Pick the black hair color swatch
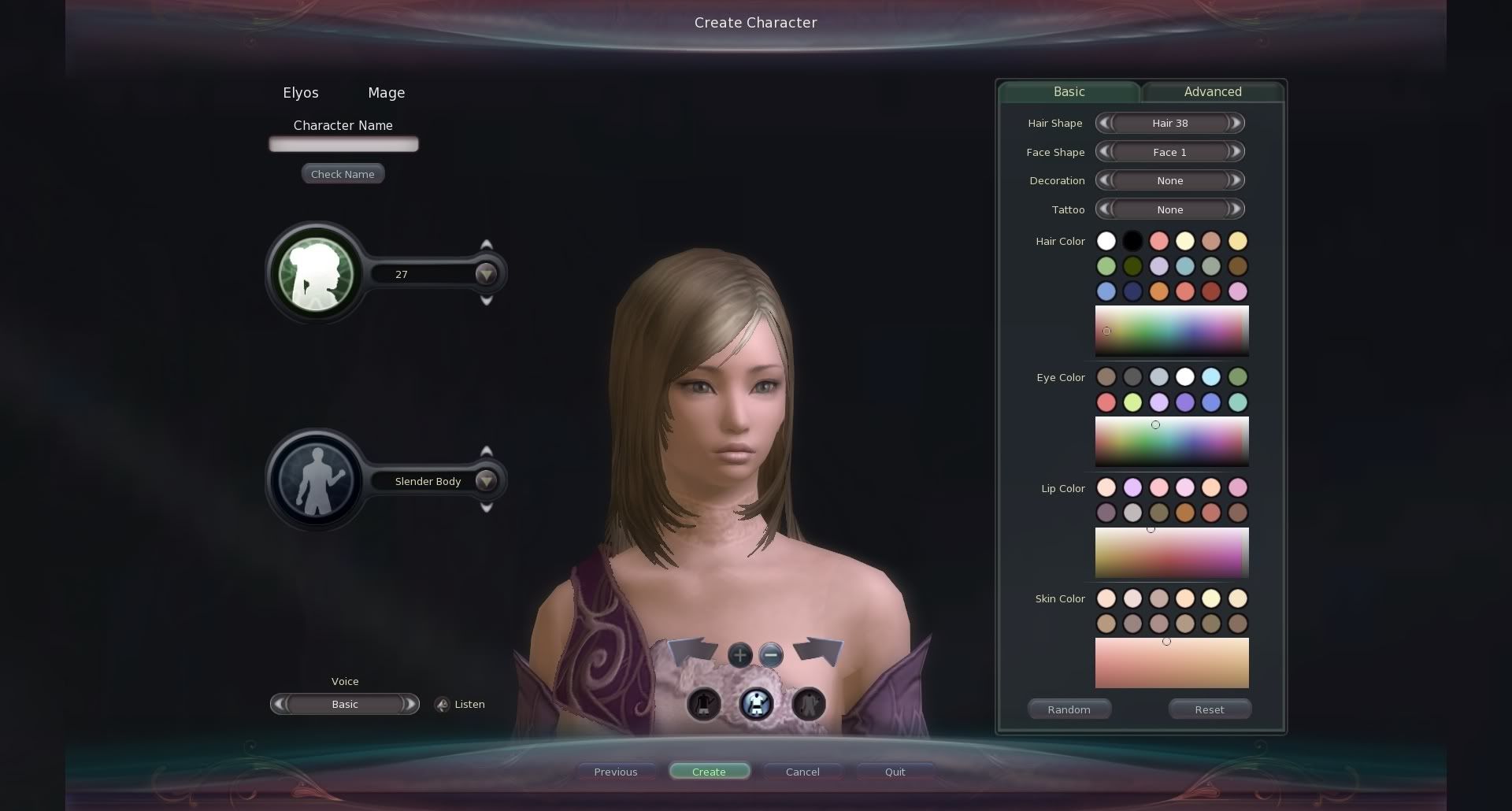Screen dimensions: 1512x811 1132,241
